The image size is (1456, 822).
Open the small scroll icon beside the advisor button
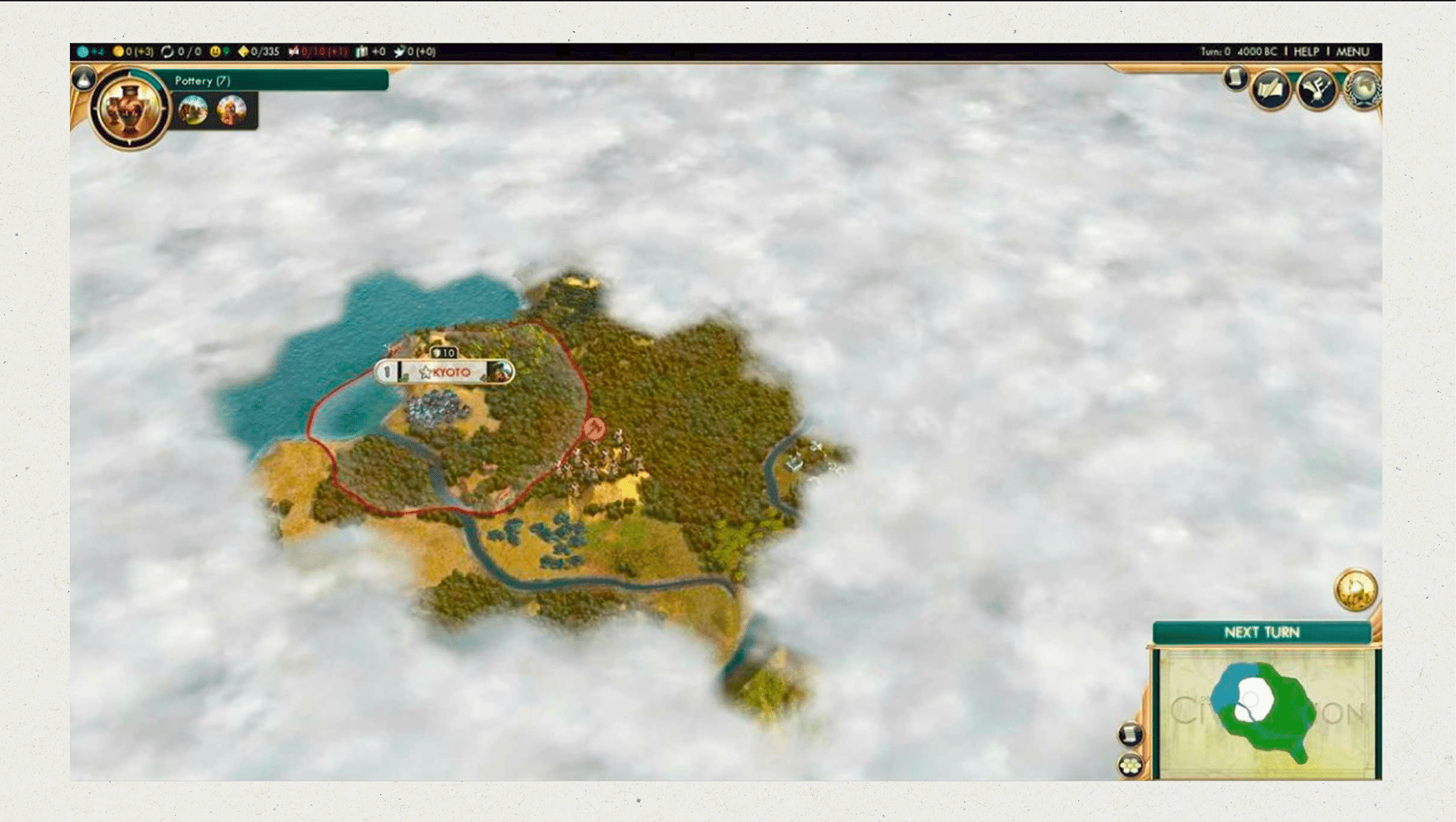coord(1235,79)
